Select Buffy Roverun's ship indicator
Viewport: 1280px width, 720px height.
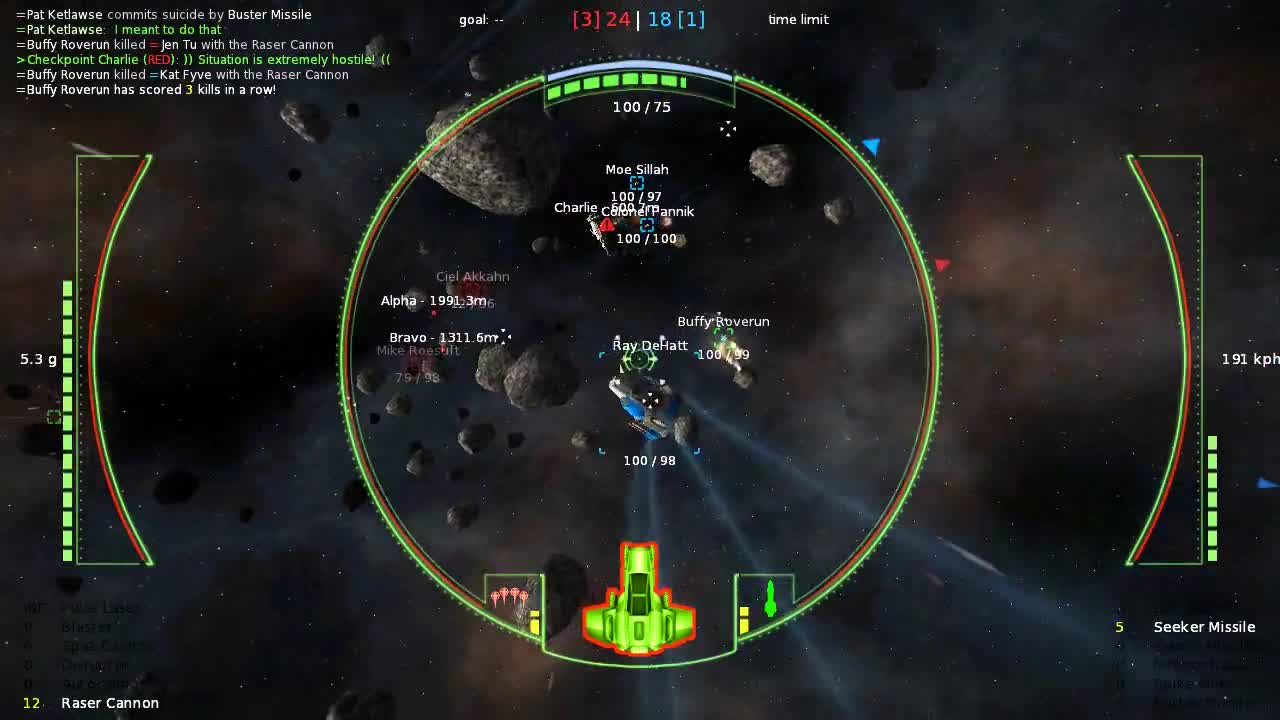pyautogui.click(x=722, y=337)
